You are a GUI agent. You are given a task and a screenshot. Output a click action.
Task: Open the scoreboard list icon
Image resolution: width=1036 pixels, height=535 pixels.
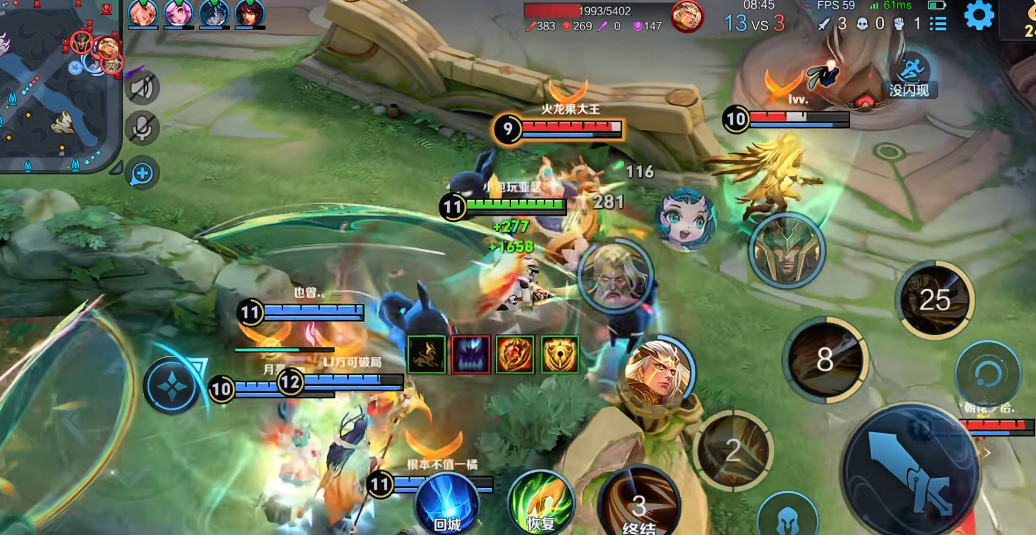[x=938, y=22]
